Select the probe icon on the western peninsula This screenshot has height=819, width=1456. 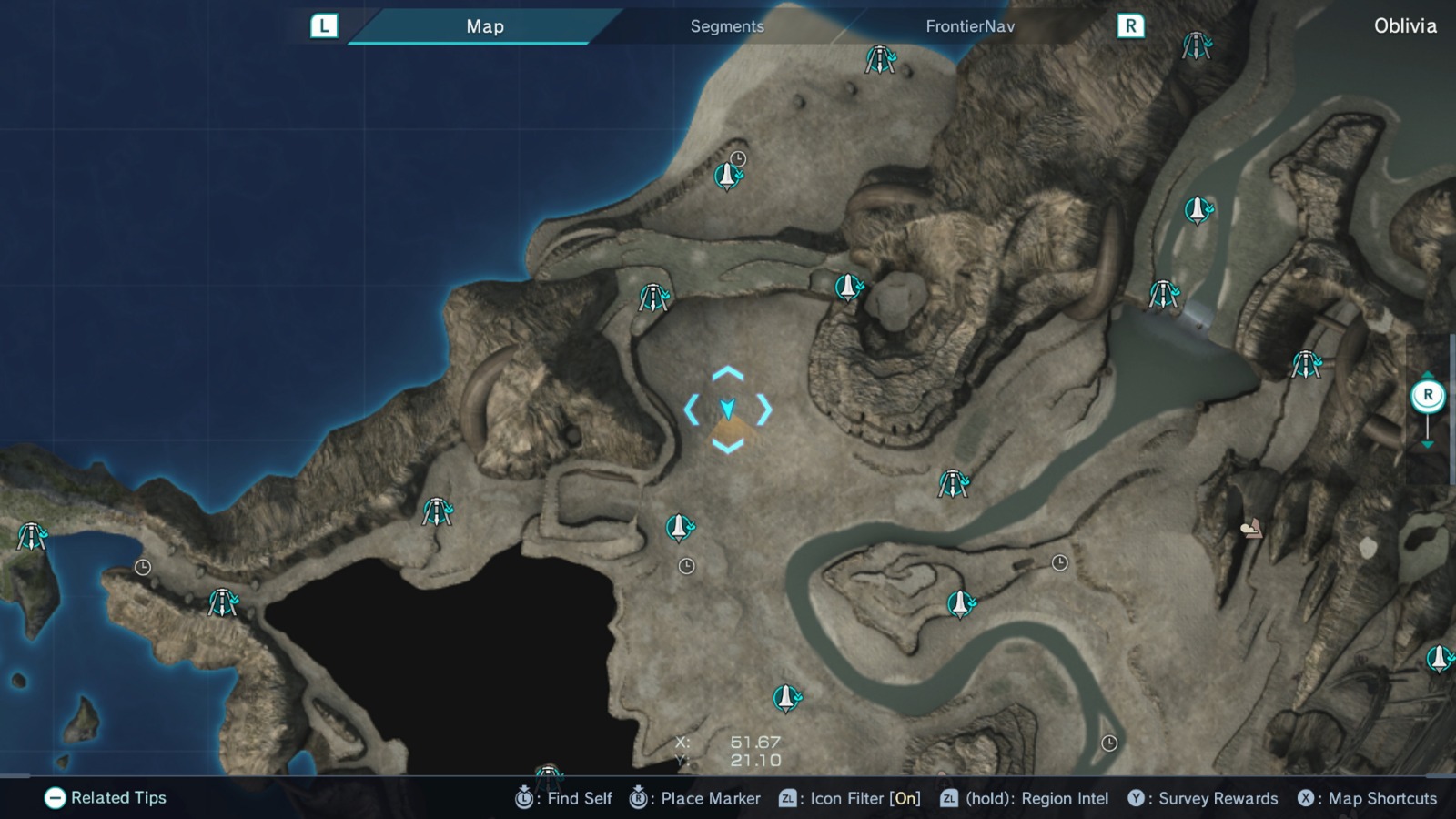pyautogui.click(x=34, y=535)
